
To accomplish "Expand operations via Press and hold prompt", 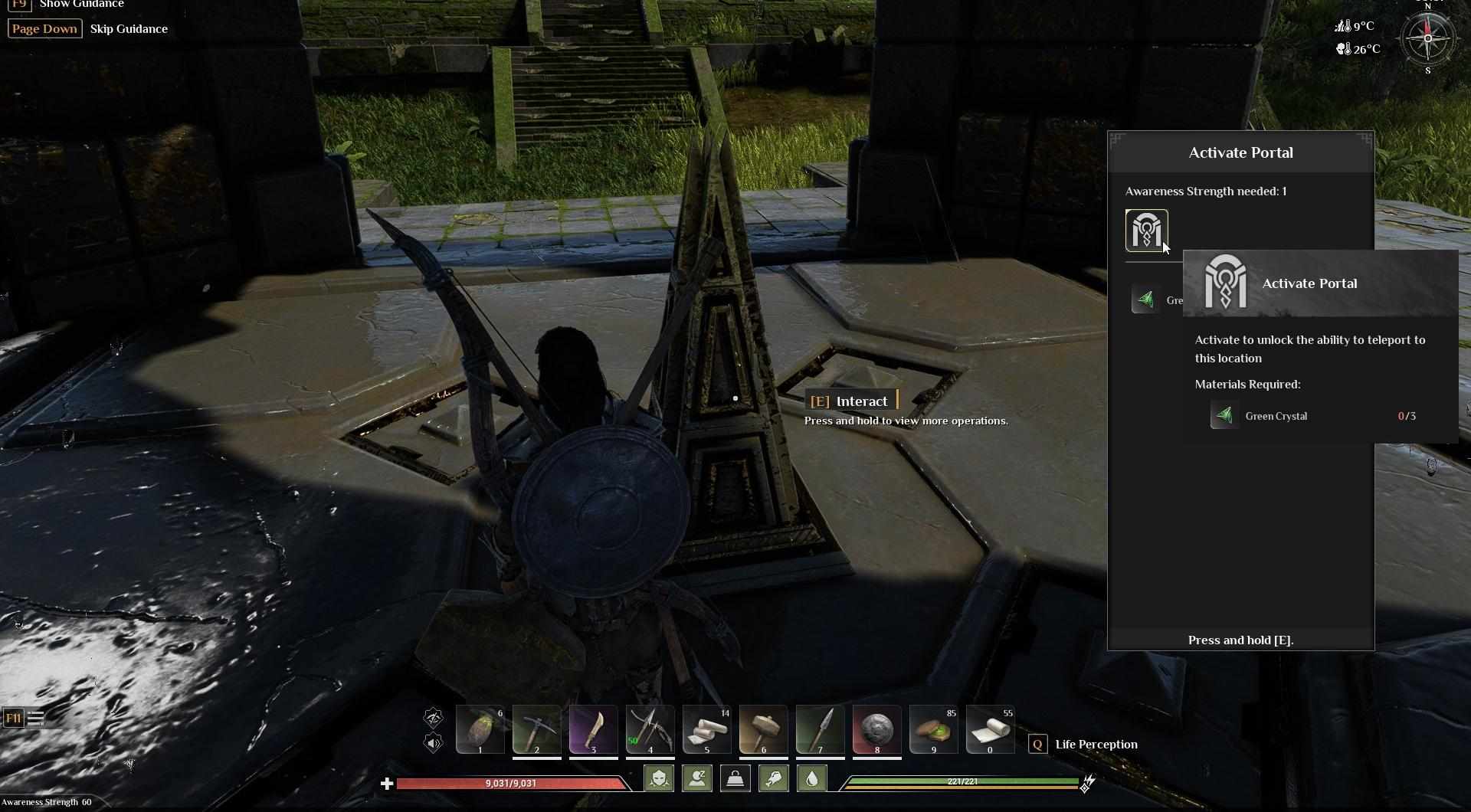I will [906, 421].
